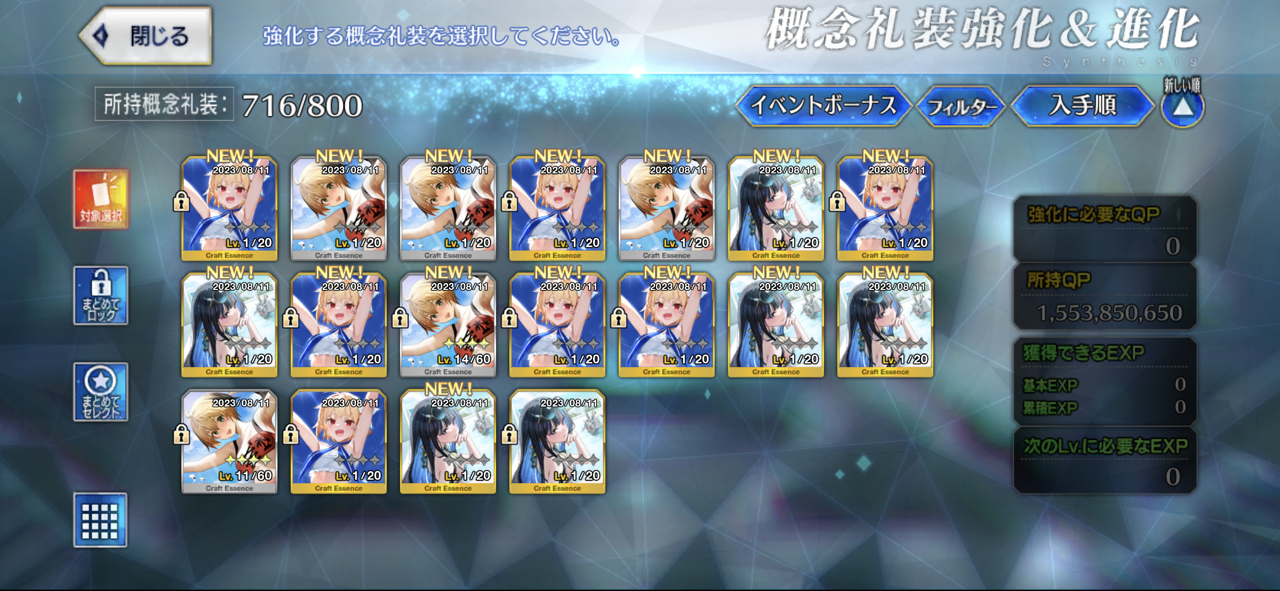Click the まとめてロック bulk lock button
Image resolution: width=1280 pixels, height=591 pixels.
[101, 295]
